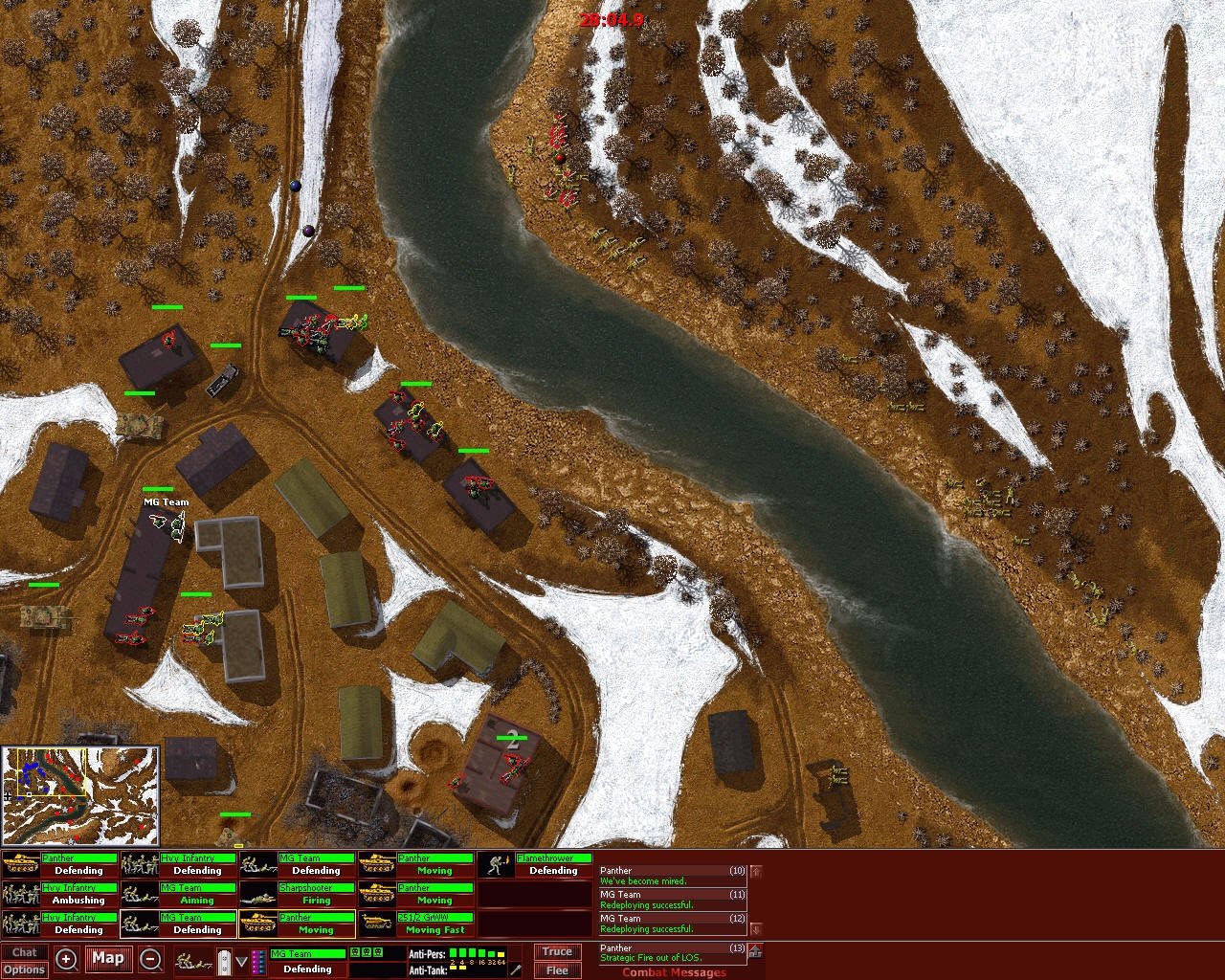The image size is (1225, 980).
Task: Select the aiming MG Team unit icon
Action: [x=140, y=895]
